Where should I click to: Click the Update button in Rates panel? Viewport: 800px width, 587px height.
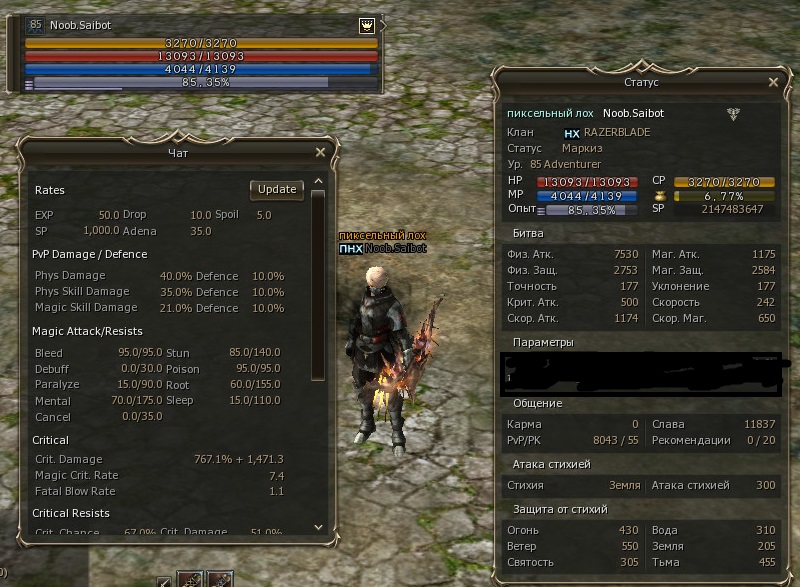[277, 189]
